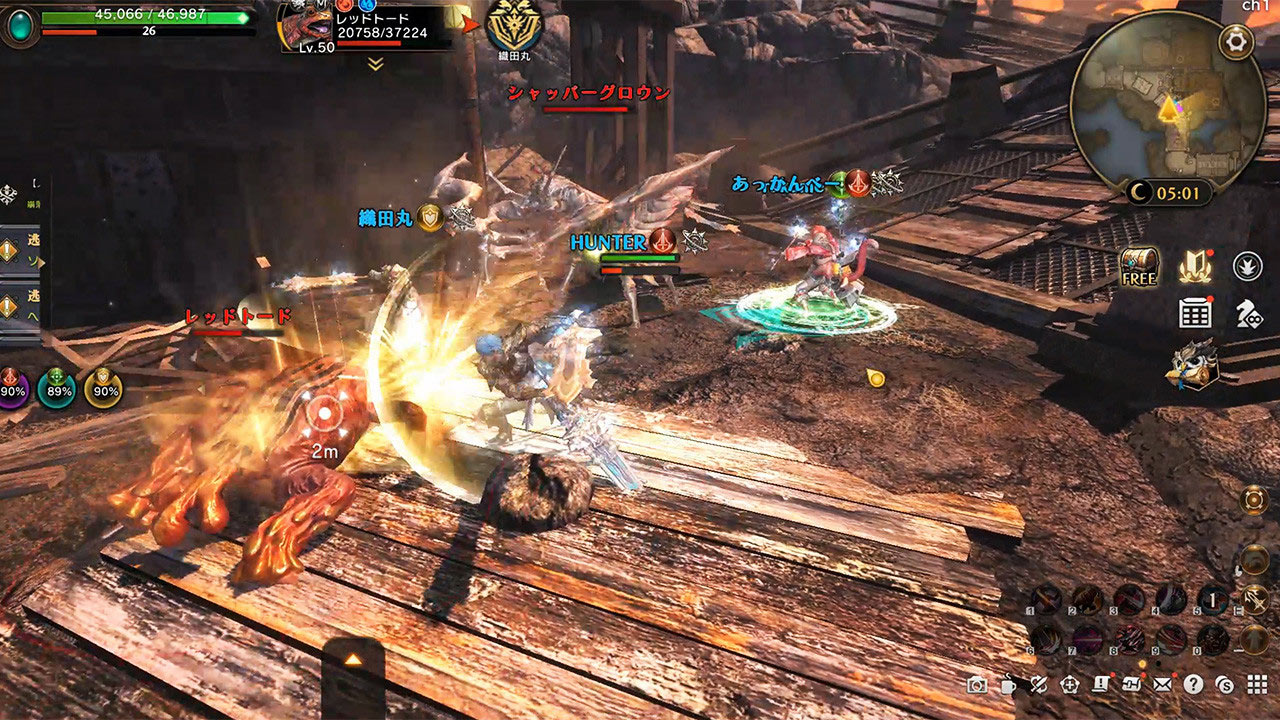
Task: Click the coffee cup icon
Action: [1008, 685]
